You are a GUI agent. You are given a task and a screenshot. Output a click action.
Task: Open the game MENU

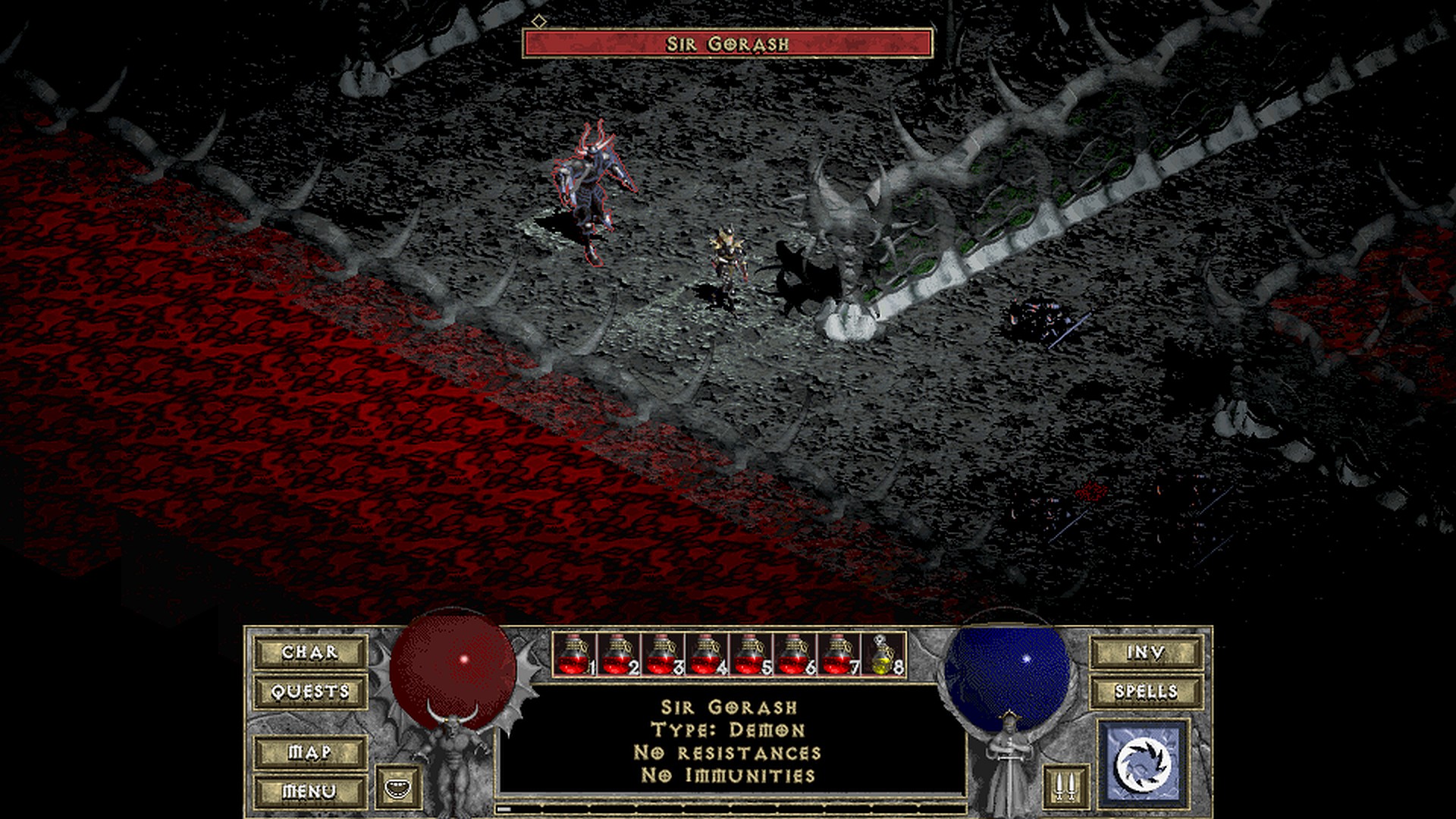pos(309,791)
